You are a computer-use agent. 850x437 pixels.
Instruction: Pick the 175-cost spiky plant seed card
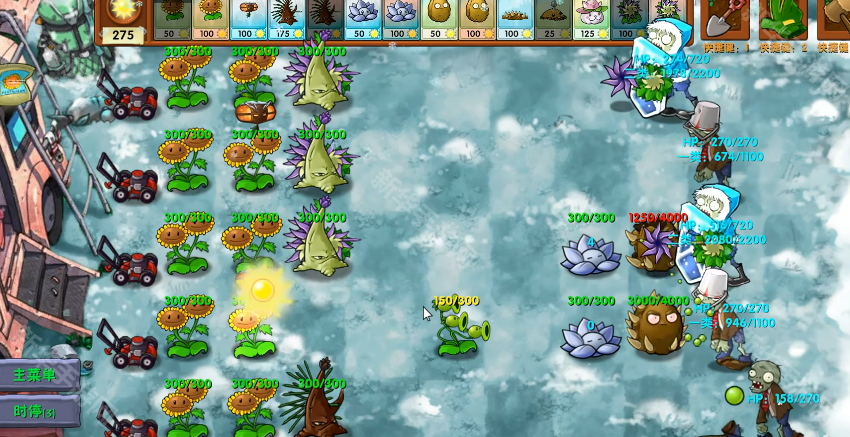(x=287, y=18)
